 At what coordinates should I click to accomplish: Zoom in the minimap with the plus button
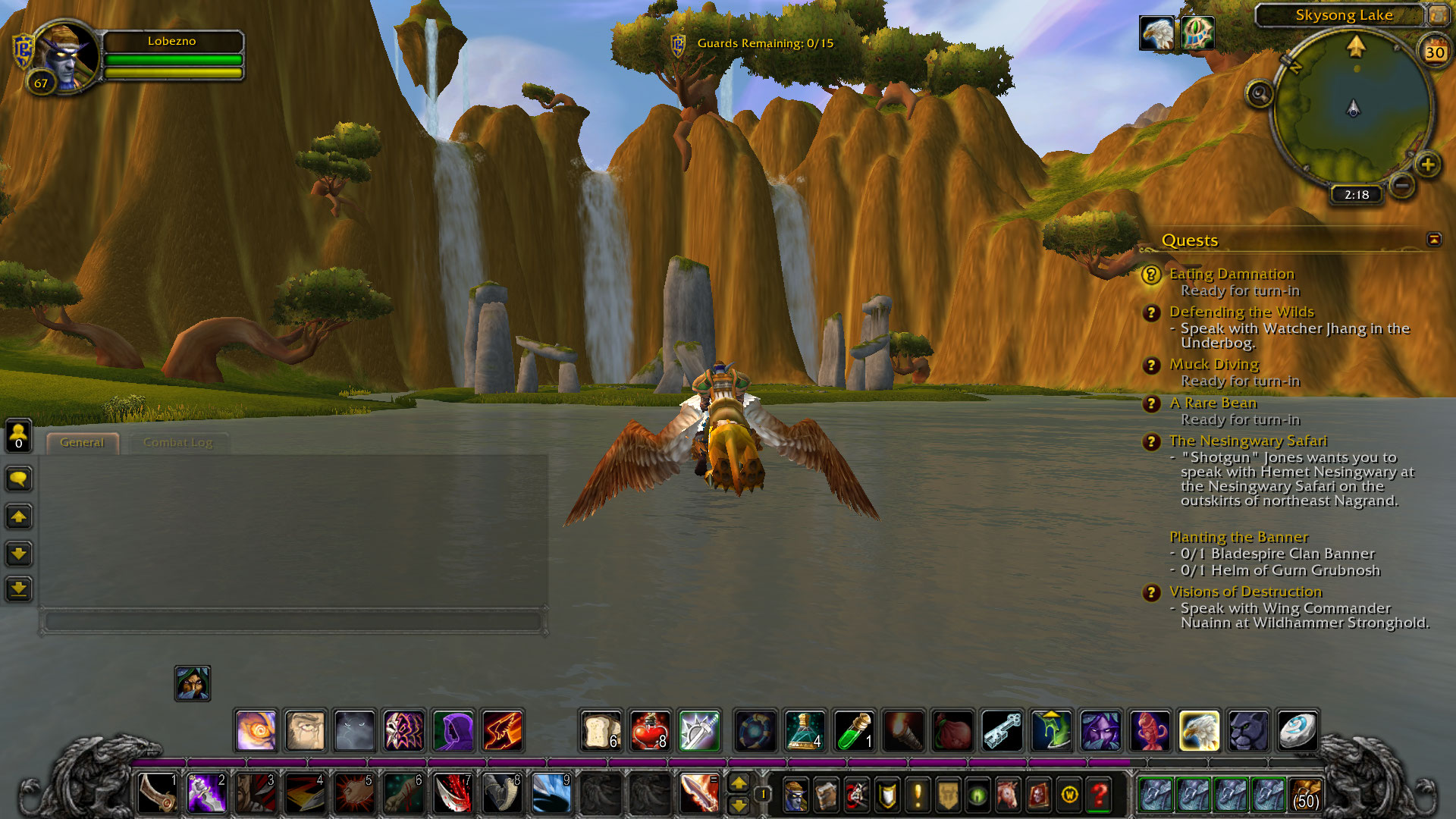(x=1427, y=165)
